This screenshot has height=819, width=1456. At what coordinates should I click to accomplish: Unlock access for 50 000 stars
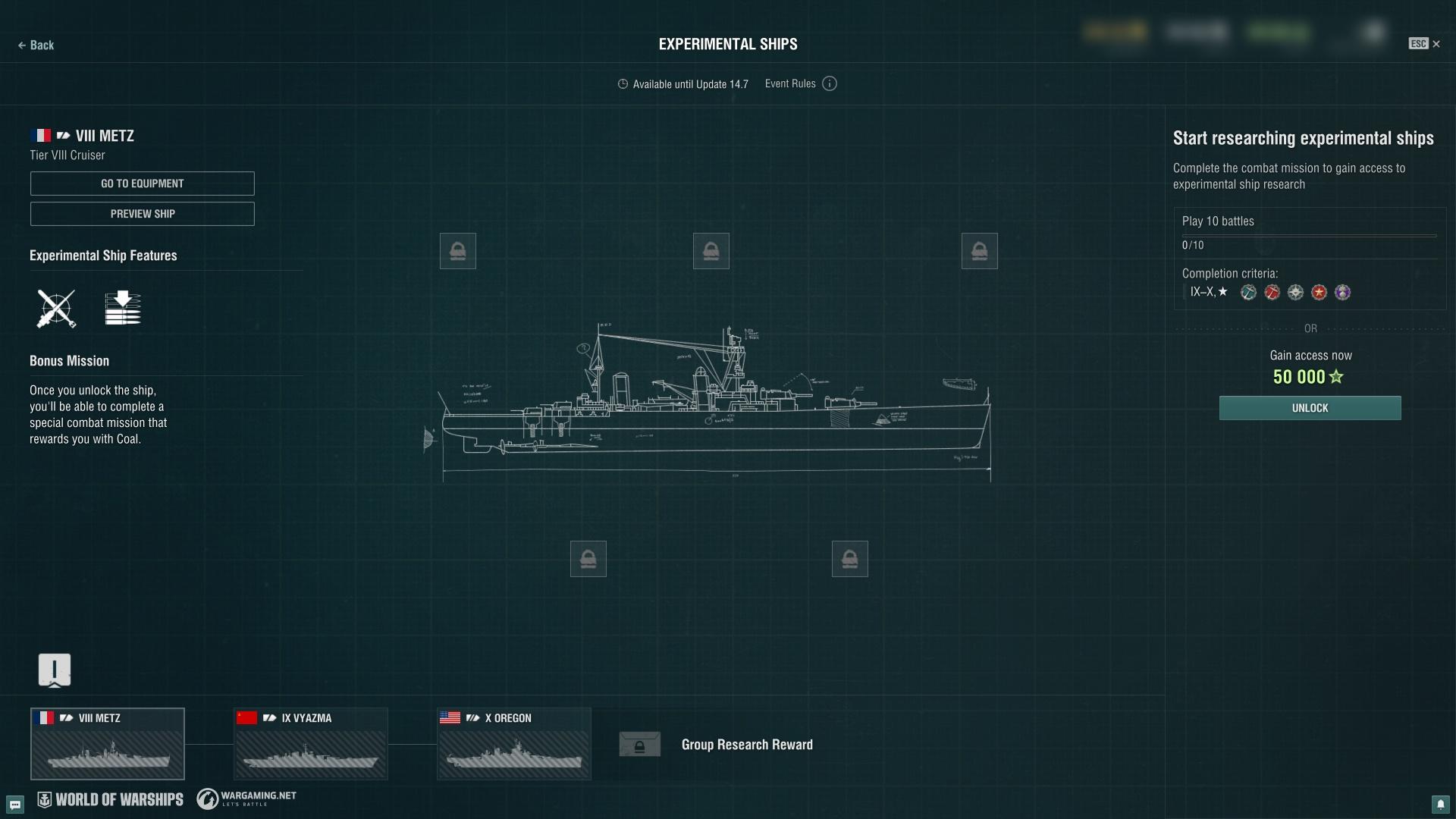click(1310, 408)
